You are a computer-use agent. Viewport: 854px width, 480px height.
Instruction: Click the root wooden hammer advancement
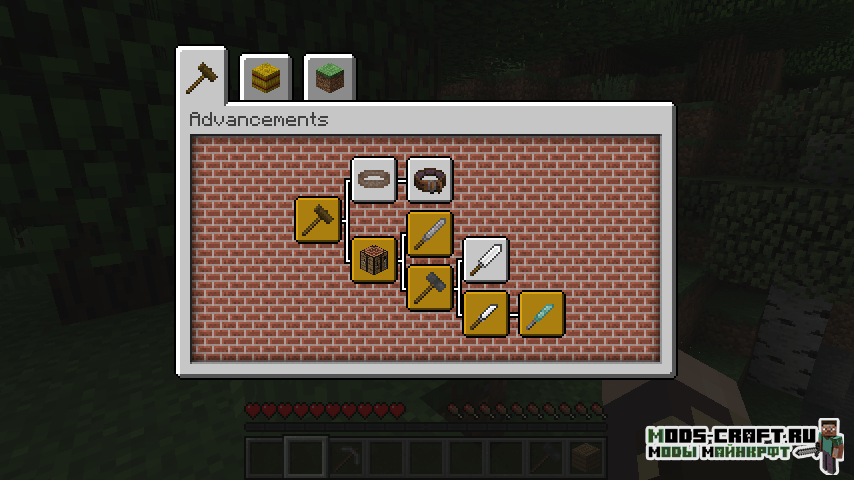tap(318, 219)
